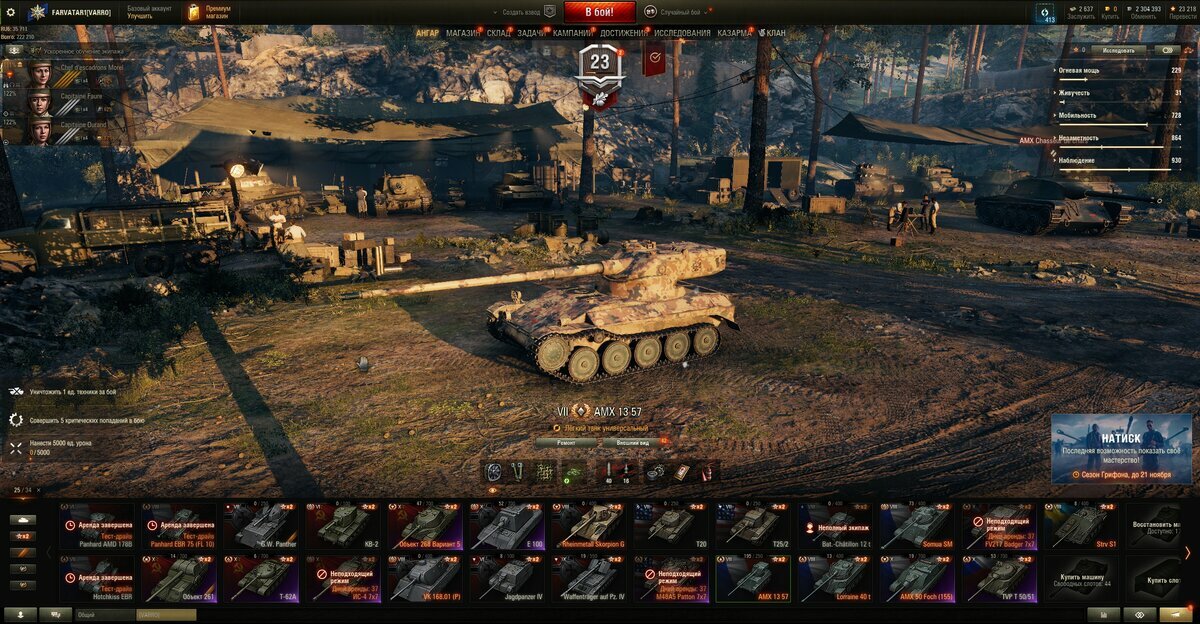The width and height of the screenshot is (1200, 624).
Task: Open the Казарма (Barracks) tab
Action: pos(734,33)
